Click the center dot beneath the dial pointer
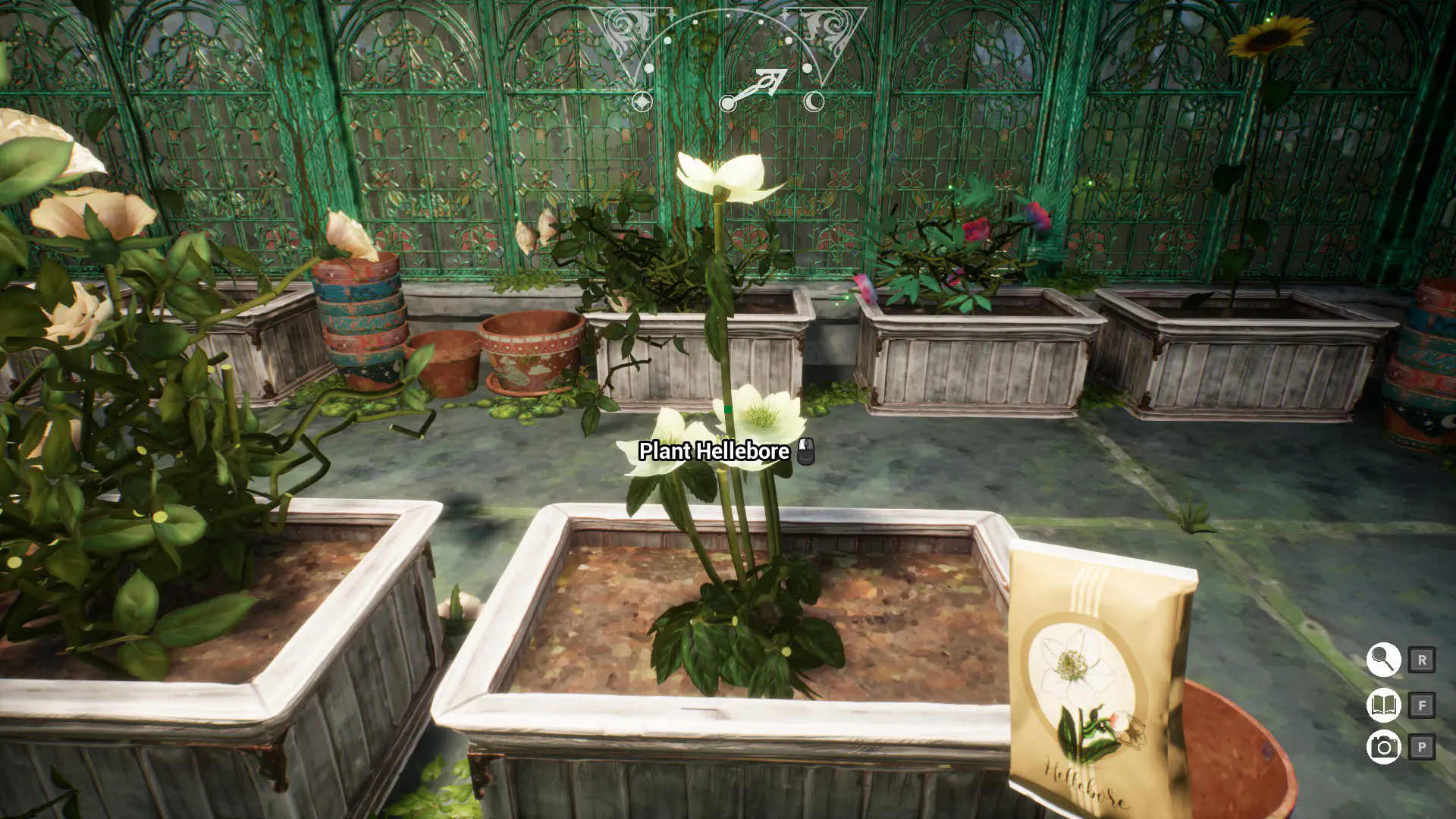 (727, 104)
